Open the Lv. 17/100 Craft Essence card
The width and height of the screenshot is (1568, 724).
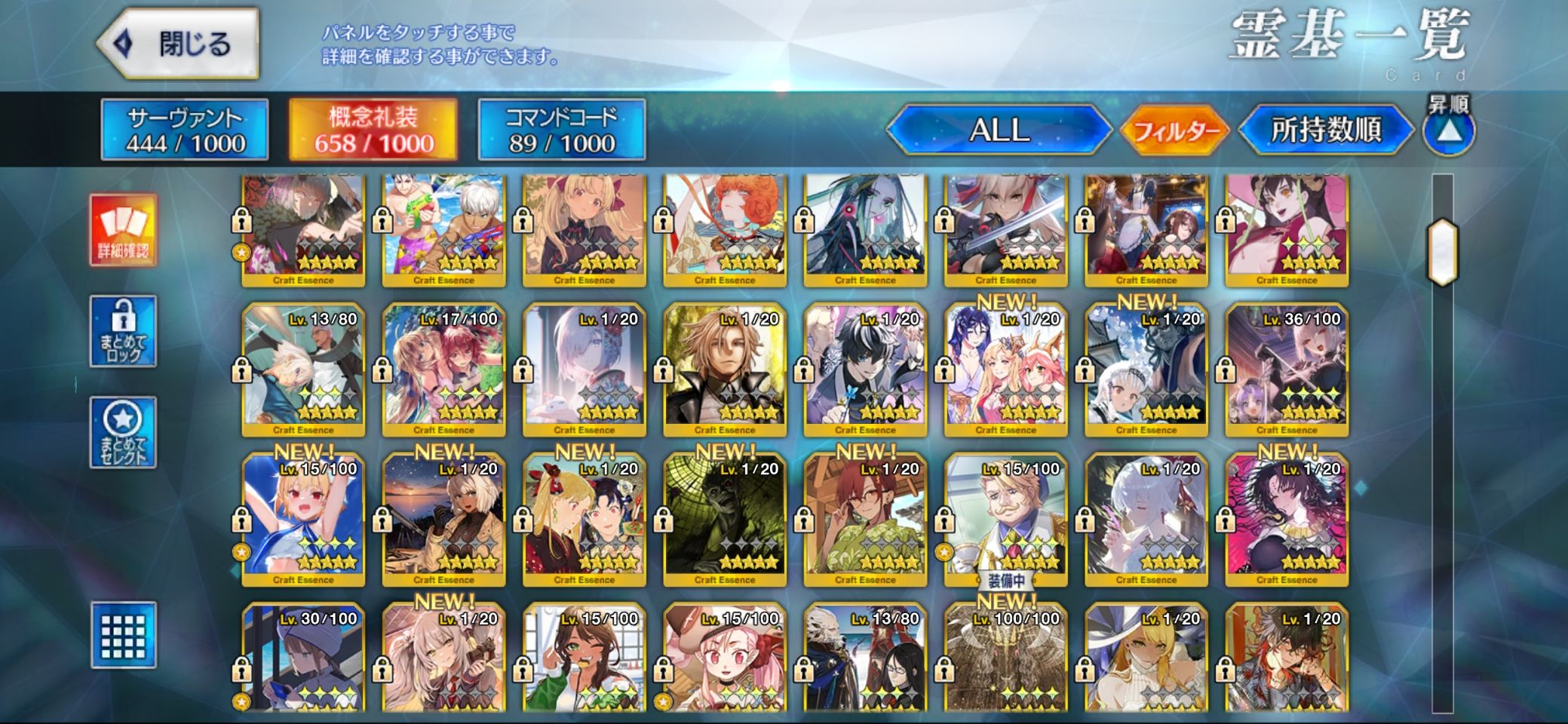[x=443, y=370]
